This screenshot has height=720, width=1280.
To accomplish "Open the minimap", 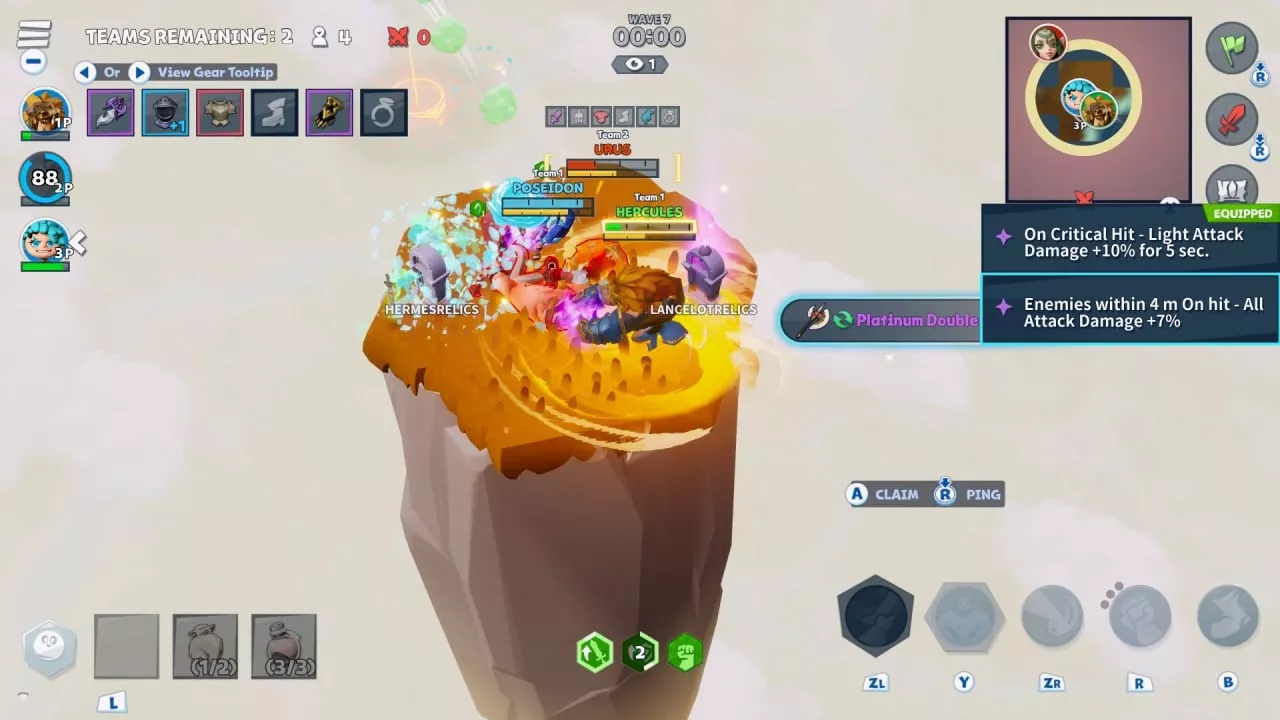I will pos(1098,109).
